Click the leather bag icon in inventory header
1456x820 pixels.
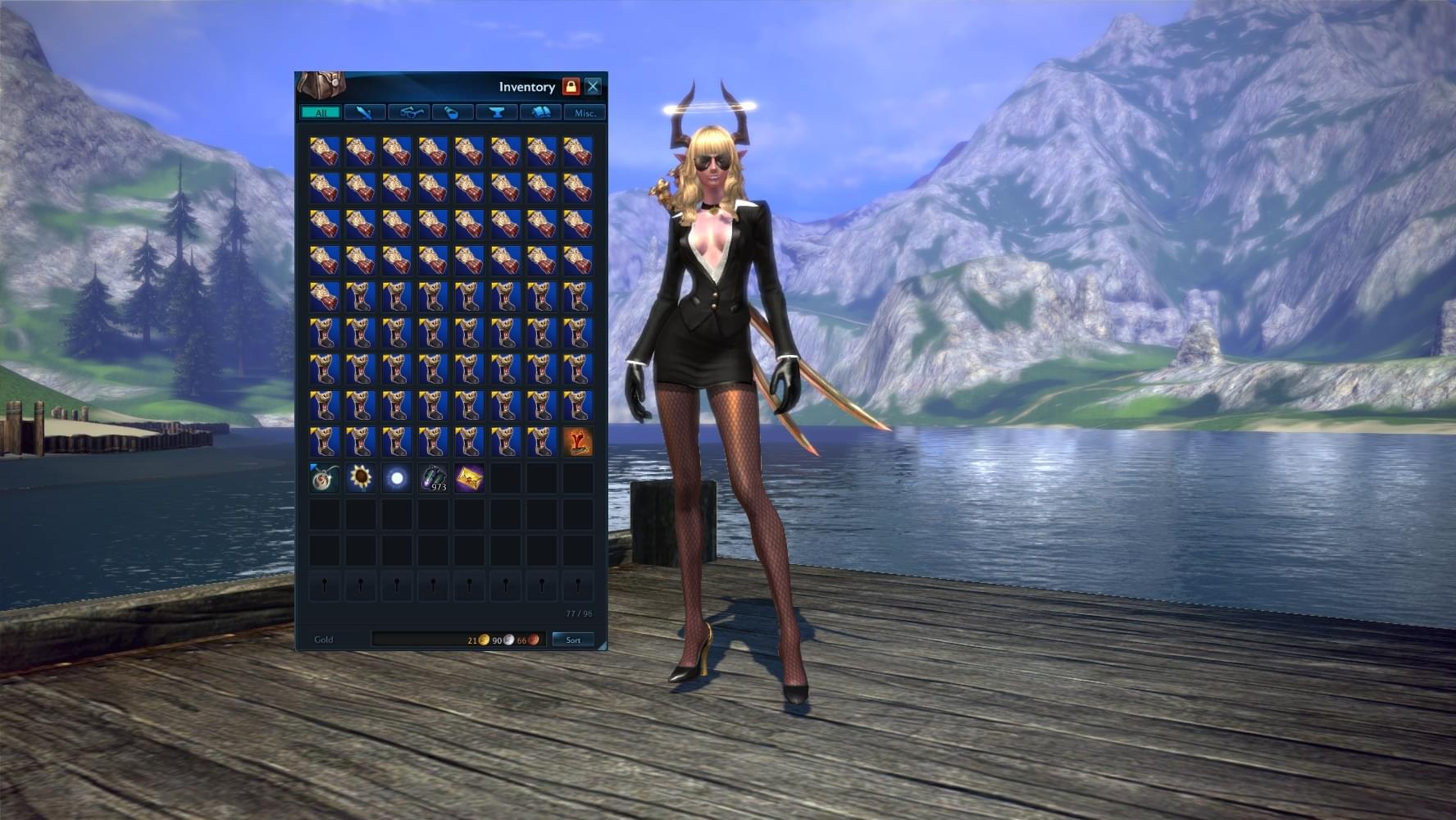[x=321, y=85]
